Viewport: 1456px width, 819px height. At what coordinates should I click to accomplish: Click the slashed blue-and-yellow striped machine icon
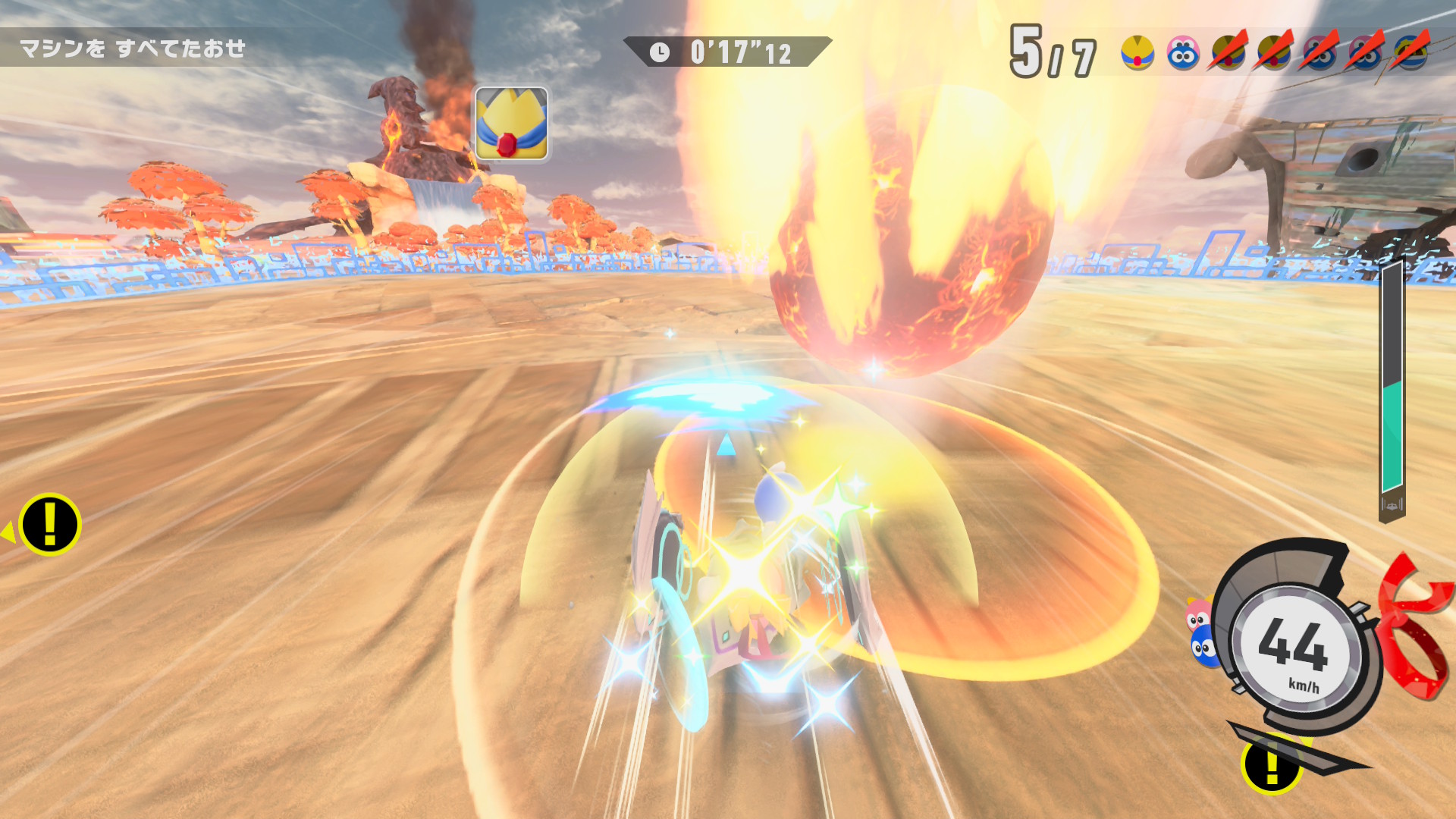[1410, 53]
